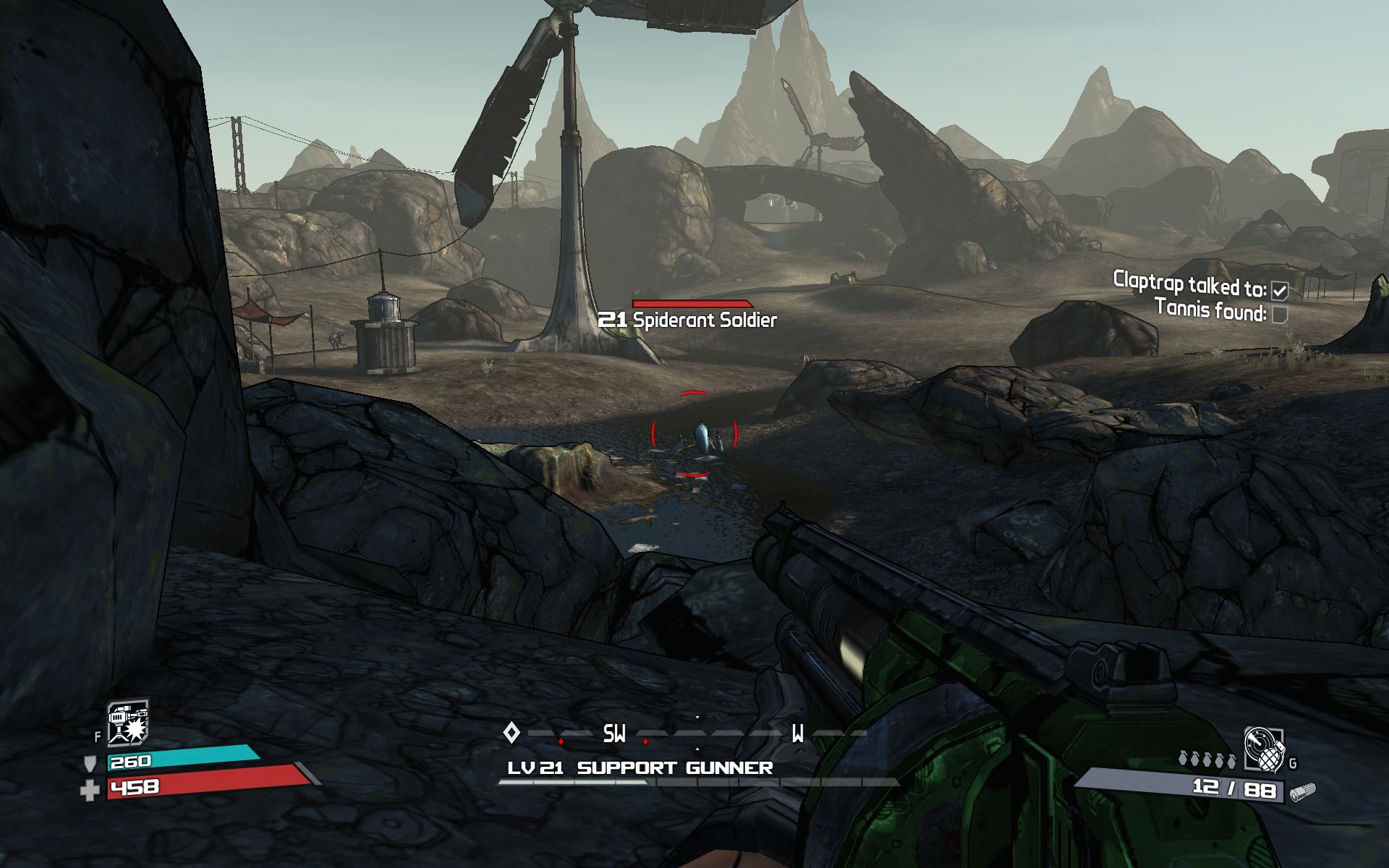Toggle the F keybind indicator beside the skill icon
Screen dimensions: 1389x868
point(97,734)
